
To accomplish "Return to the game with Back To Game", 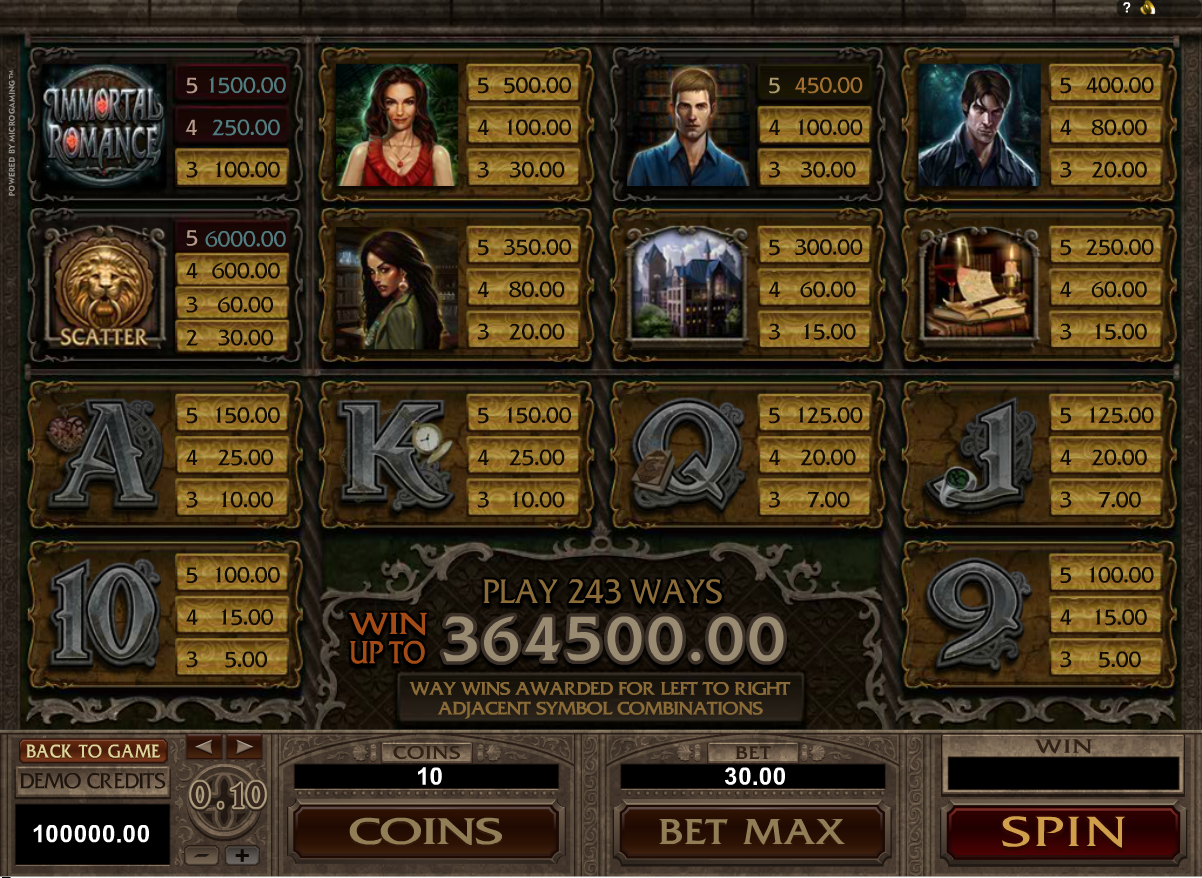I will click(x=92, y=751).
